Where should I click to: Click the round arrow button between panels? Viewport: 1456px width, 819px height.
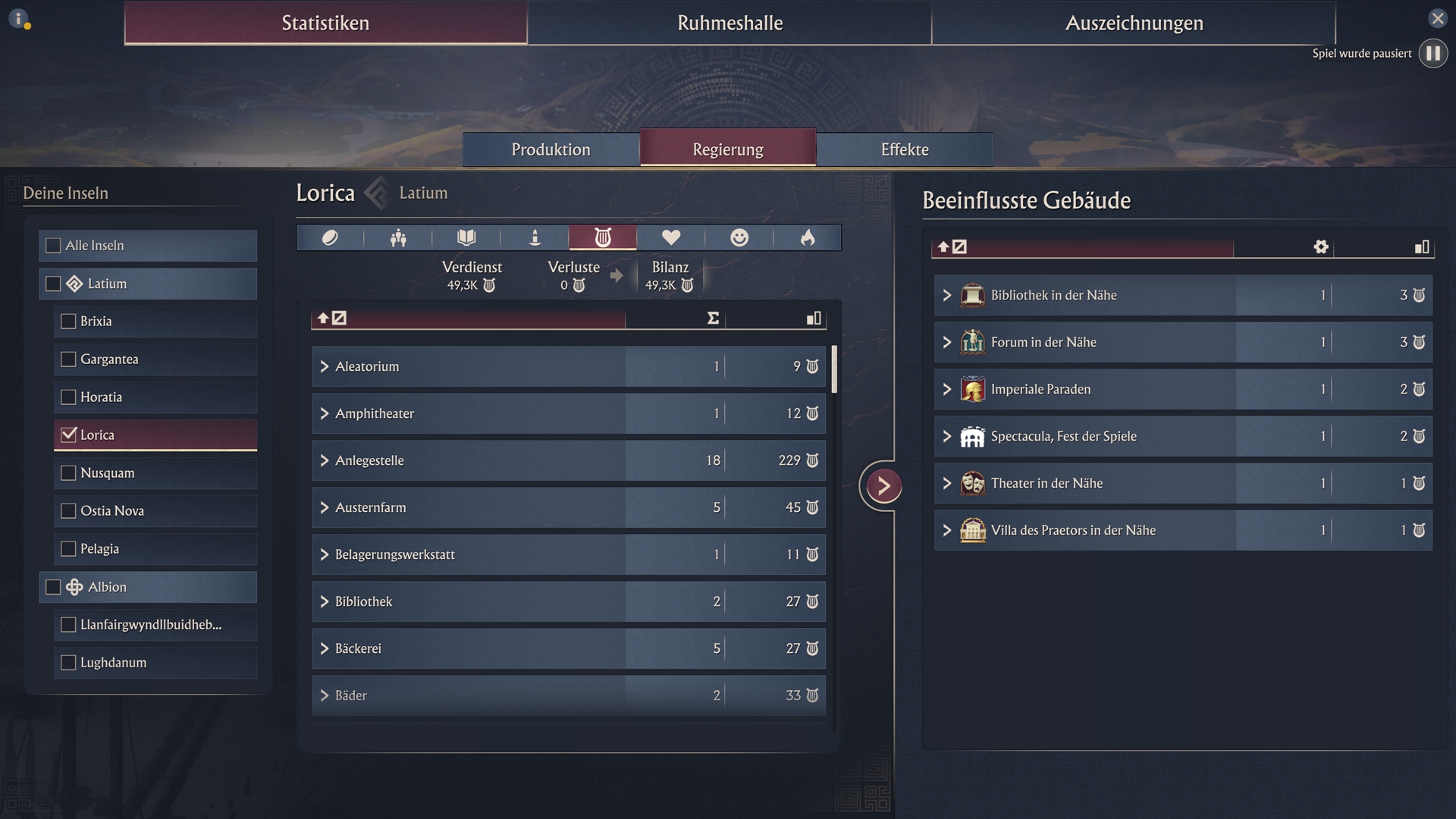coord(883,486)
